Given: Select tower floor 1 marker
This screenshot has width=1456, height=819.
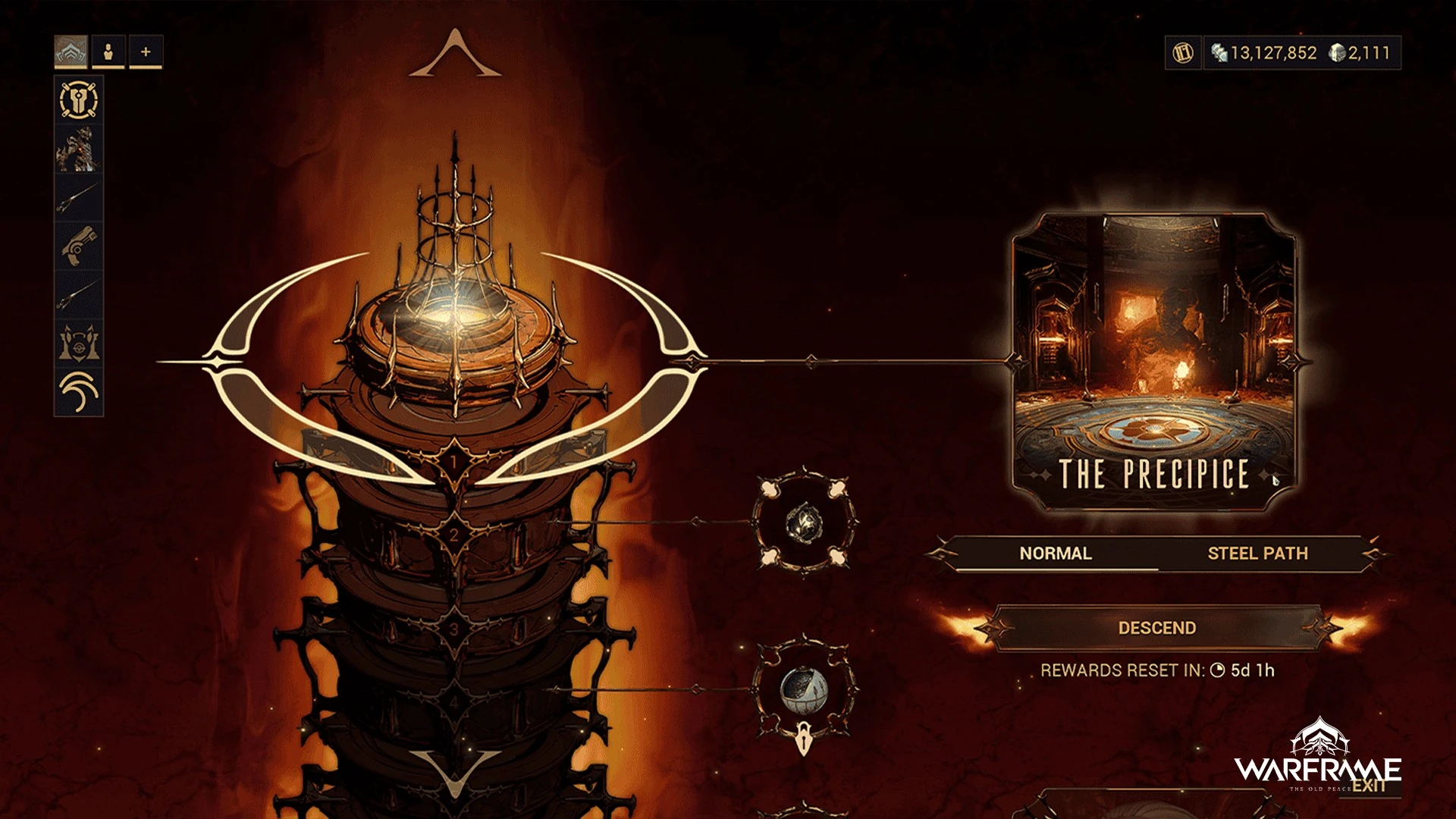Looking at the screenshot, I should [x=453, y=462].
